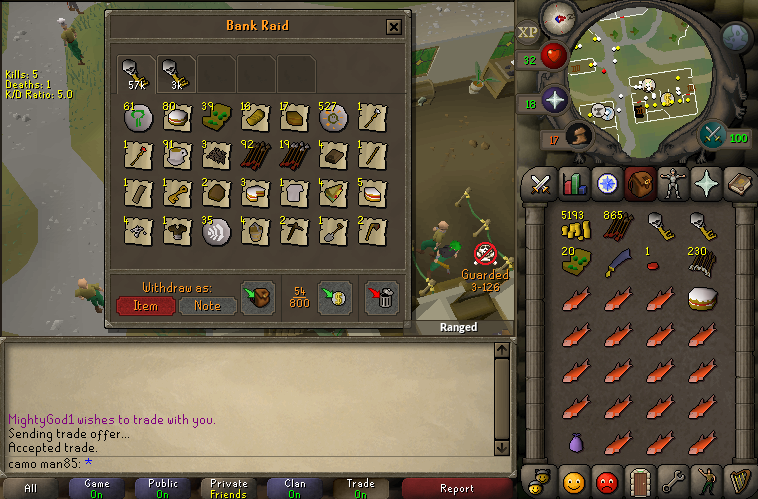Withdraw the 35 white rune stack
Image resolution: width=758 pixels, height=499 pixels.
[x=216, y=232]
